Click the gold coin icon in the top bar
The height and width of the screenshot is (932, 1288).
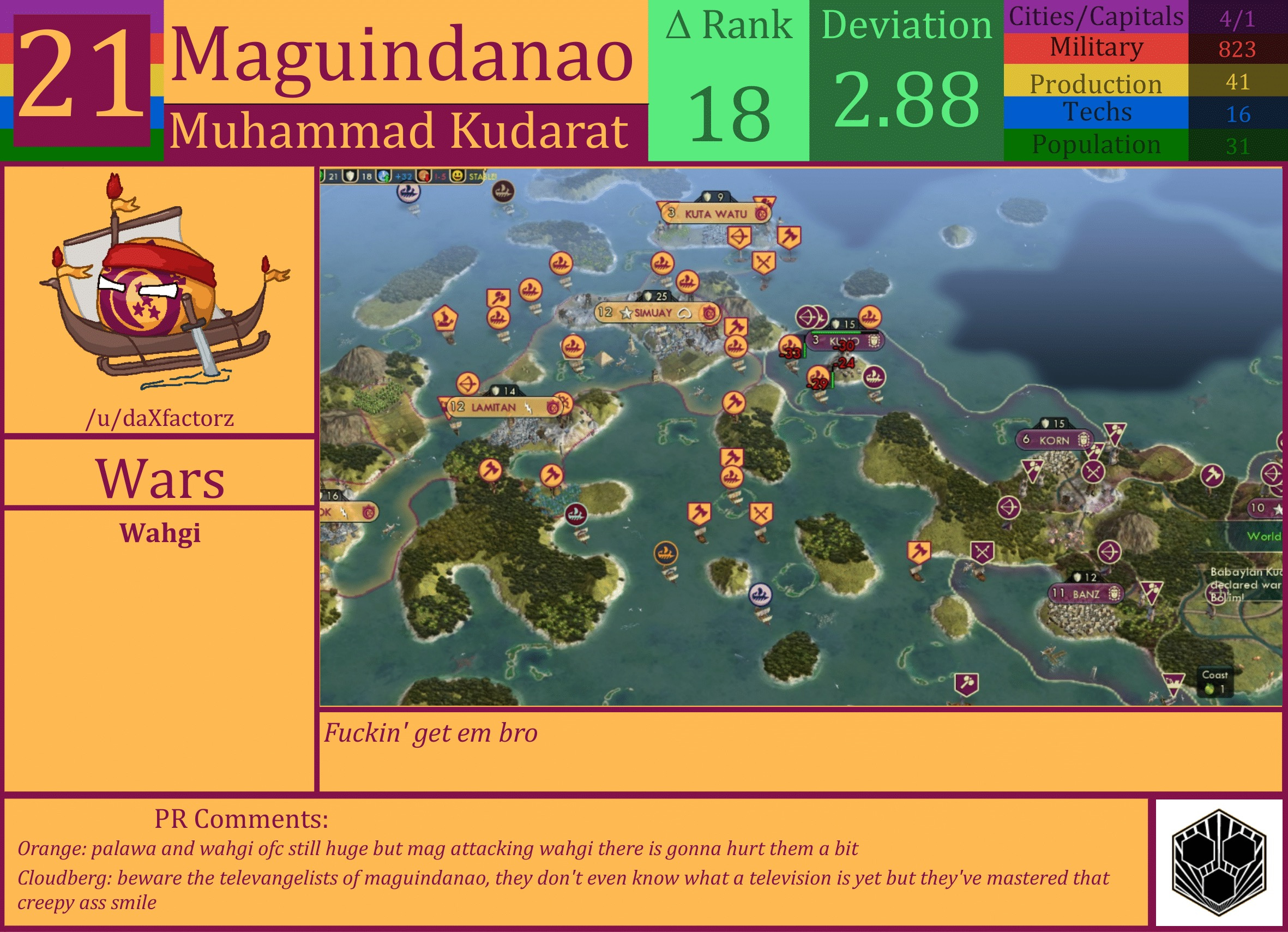(x=423, y=177)
